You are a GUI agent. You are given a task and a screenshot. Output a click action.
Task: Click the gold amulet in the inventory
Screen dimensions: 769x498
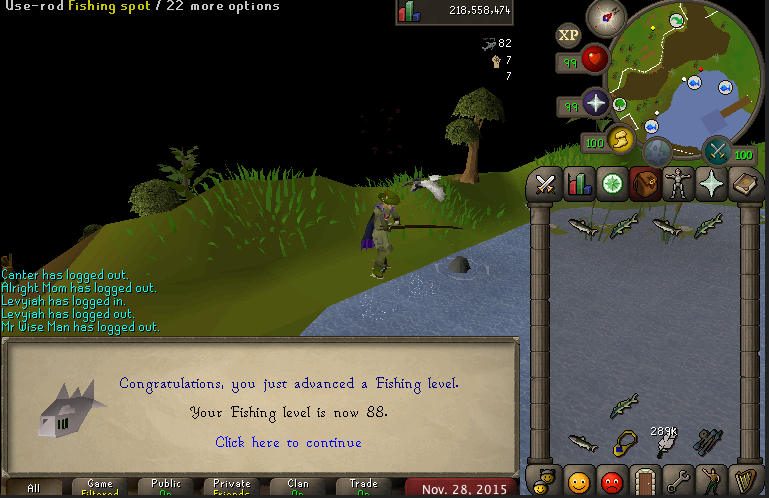pyautogui.click(x=626, y=441)
